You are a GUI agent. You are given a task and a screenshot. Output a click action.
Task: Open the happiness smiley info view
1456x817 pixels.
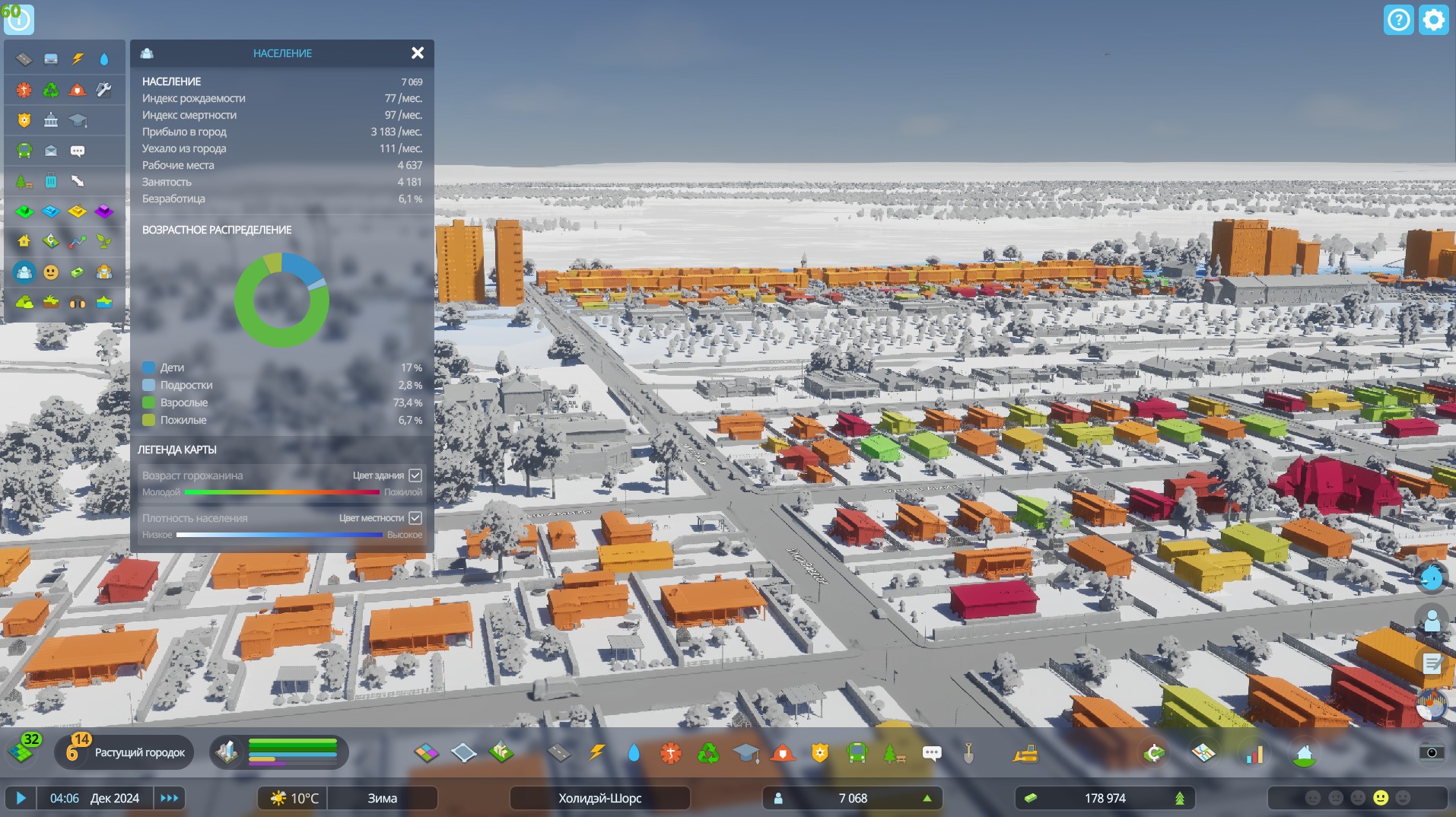coord(51,272)
